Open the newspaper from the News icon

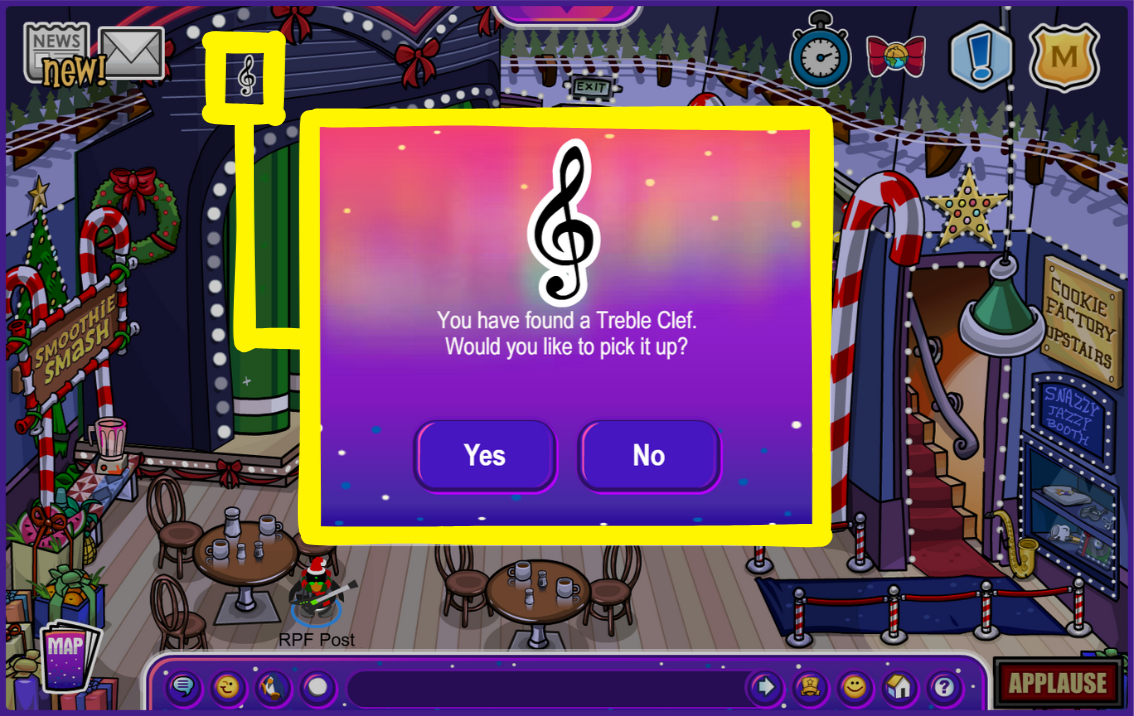pyautogui.click(x=57, y=50)
